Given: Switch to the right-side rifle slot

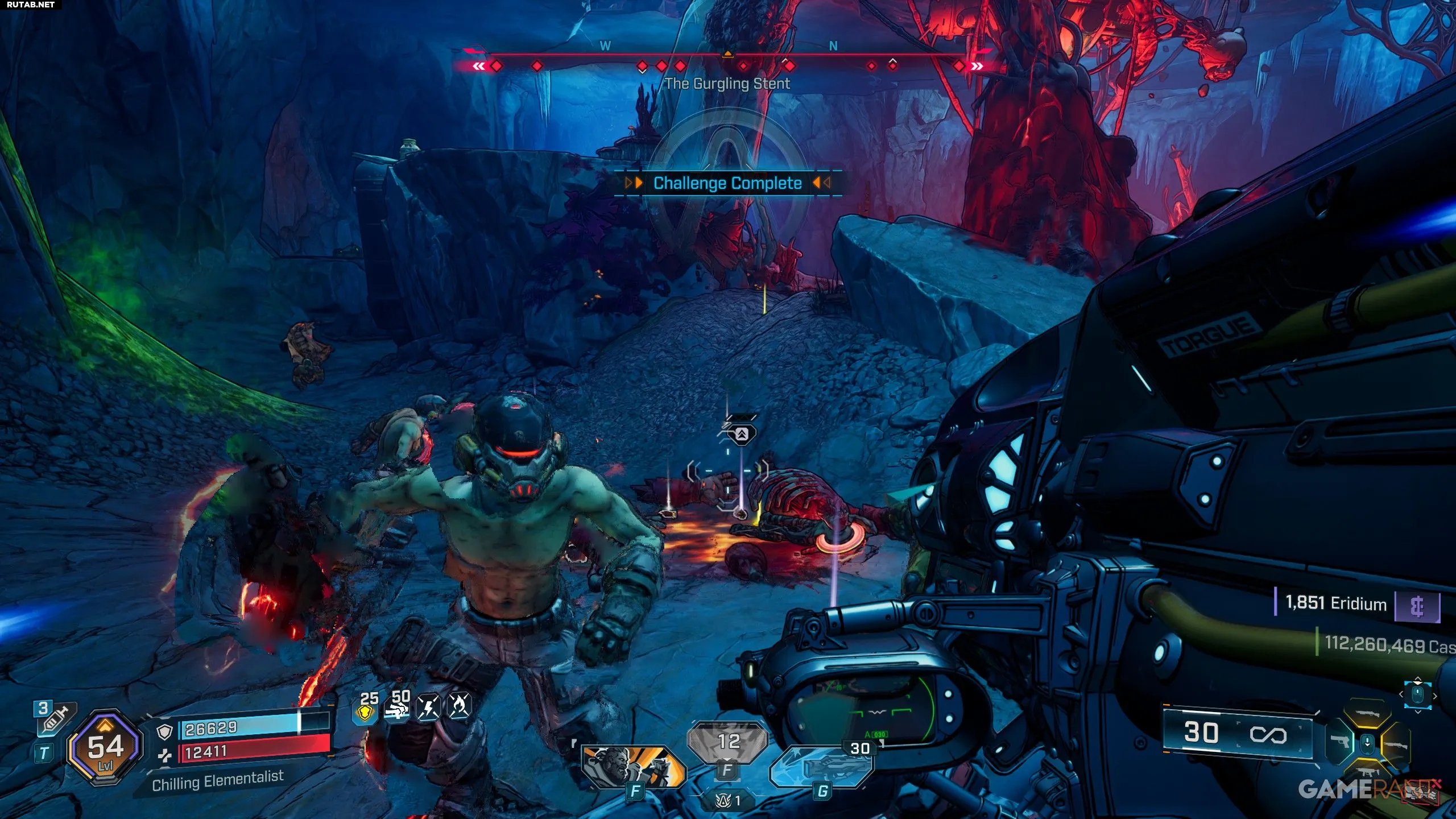Looking at the screenshot, I should (1395, 744).
